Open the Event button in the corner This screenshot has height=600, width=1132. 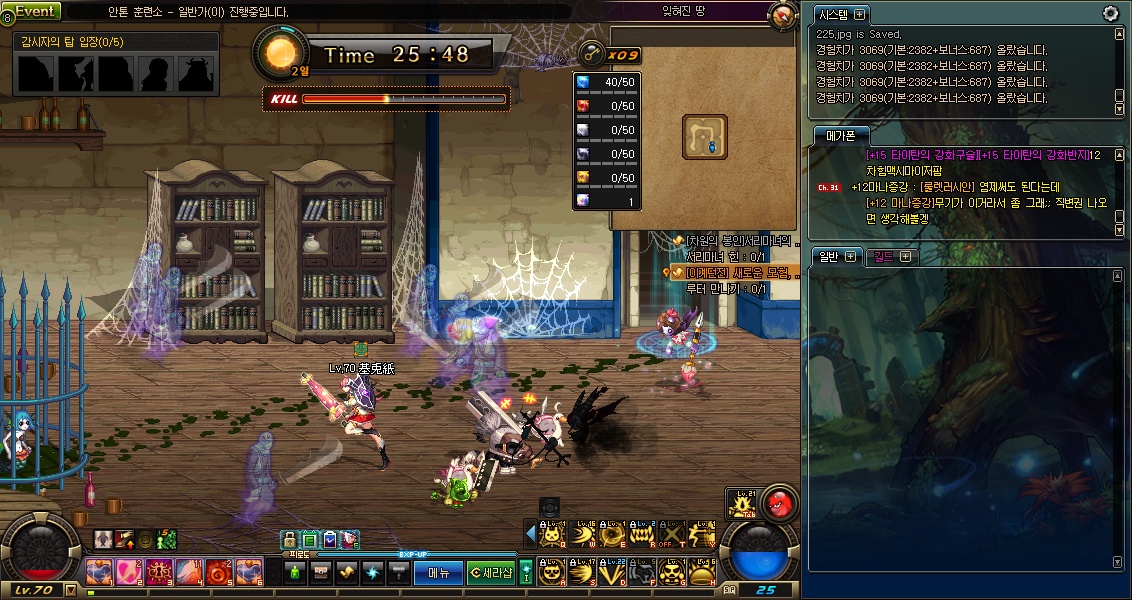point(34,11)
